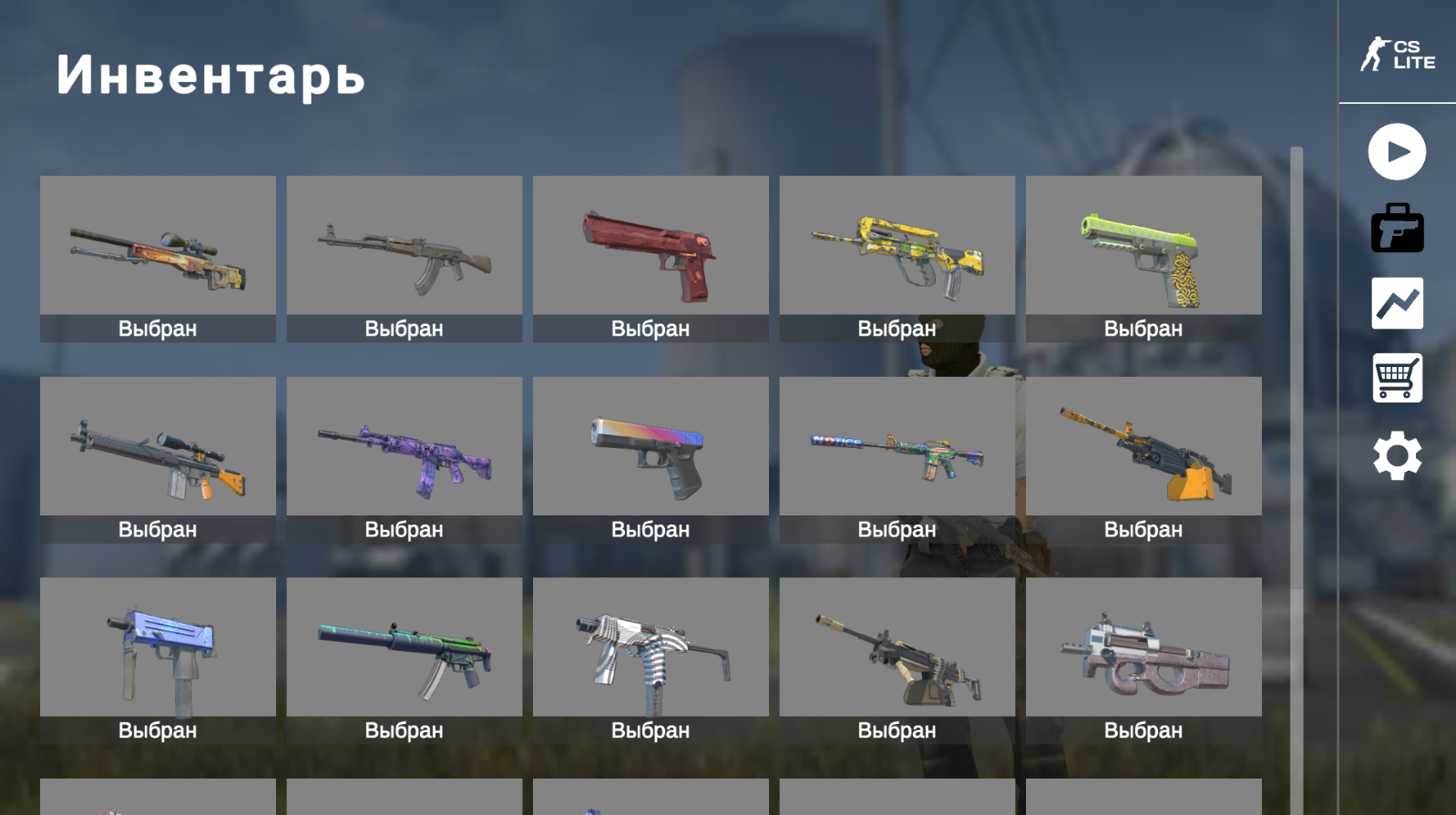Click the play button icon
Viewport: 1456px width, 815px height.
click(1396, 152)
